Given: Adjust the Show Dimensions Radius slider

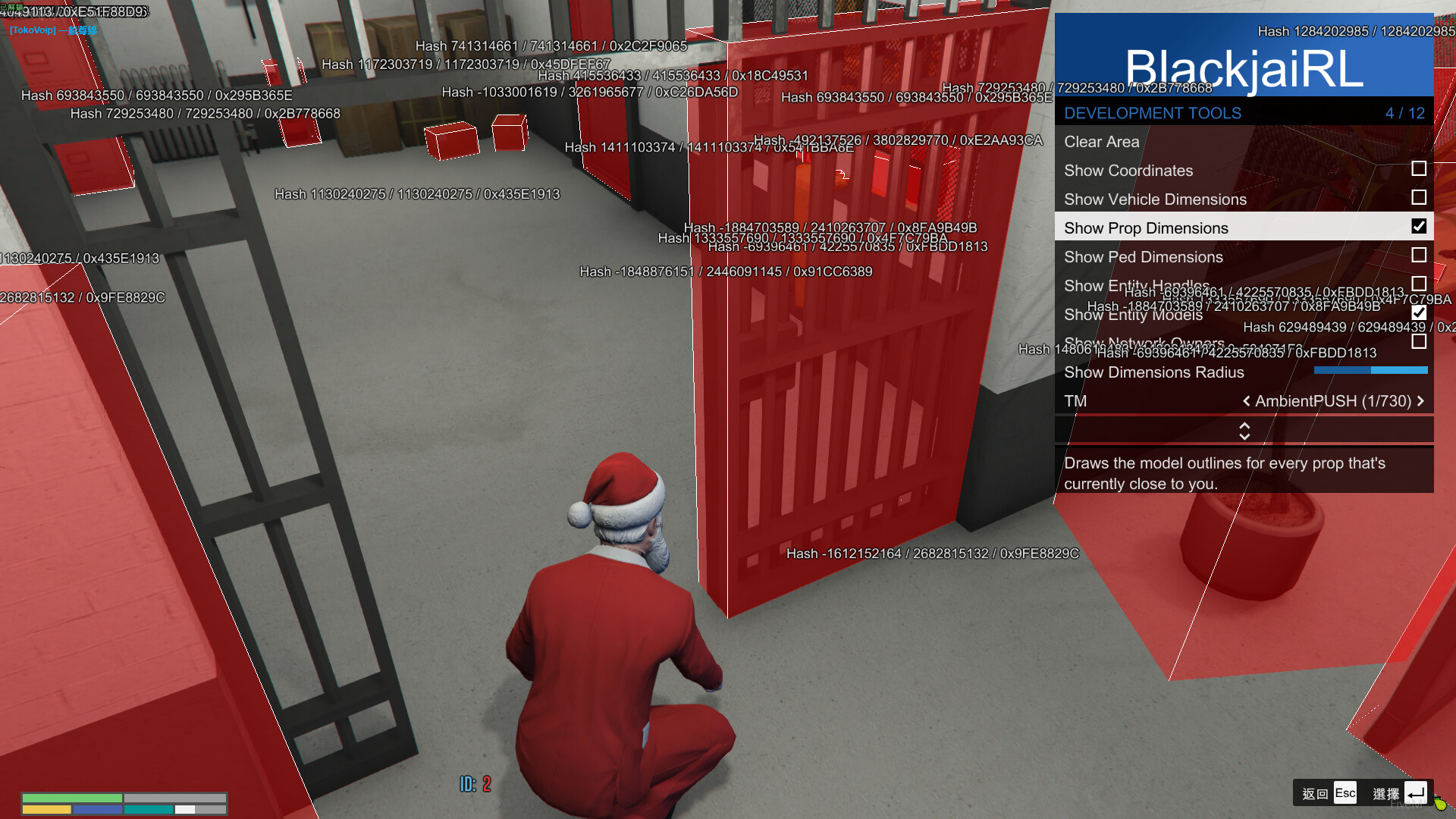Looking at the screenshot, I should 1370,371.
